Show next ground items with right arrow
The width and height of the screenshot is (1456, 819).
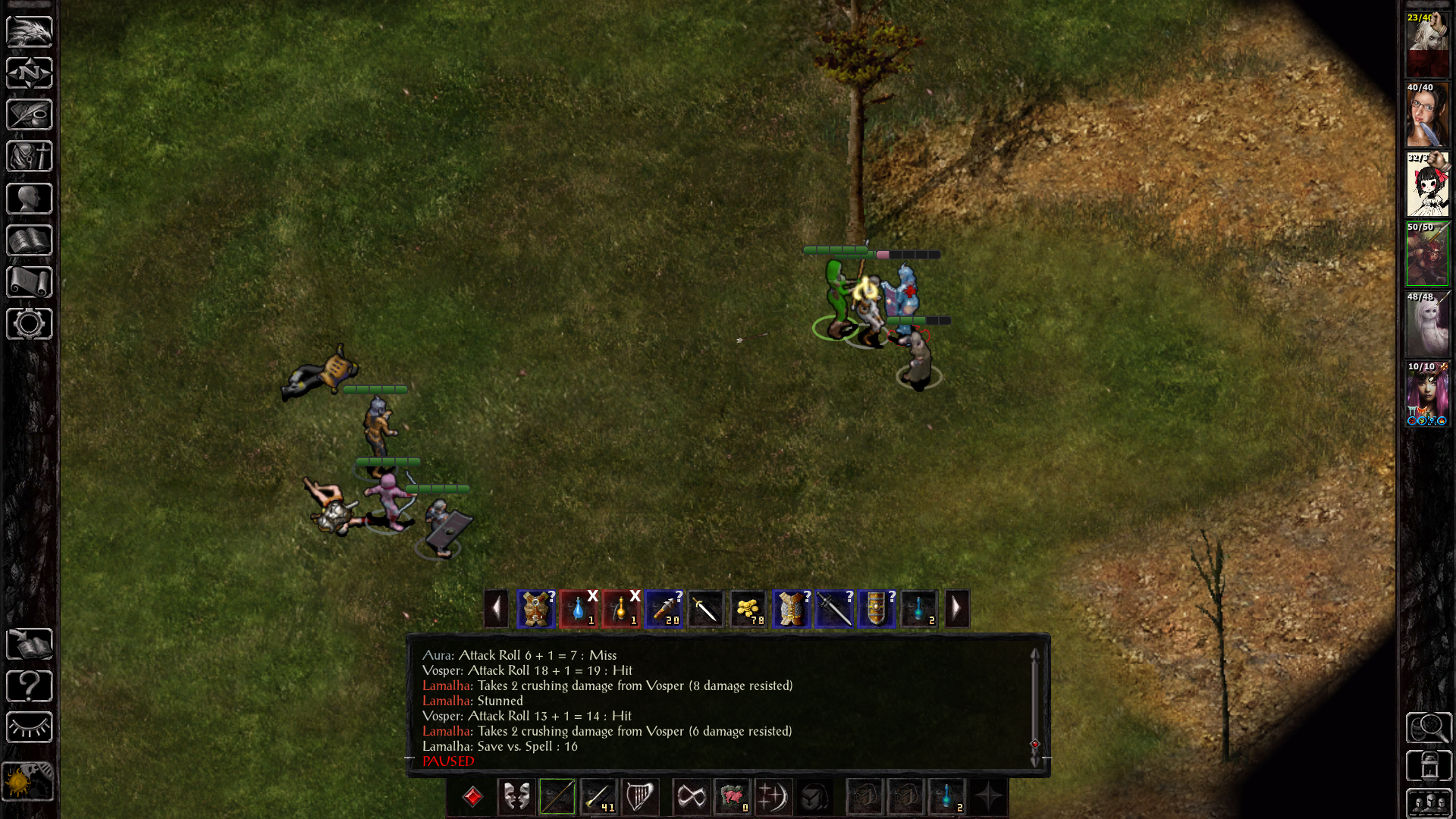click(956, 608)
